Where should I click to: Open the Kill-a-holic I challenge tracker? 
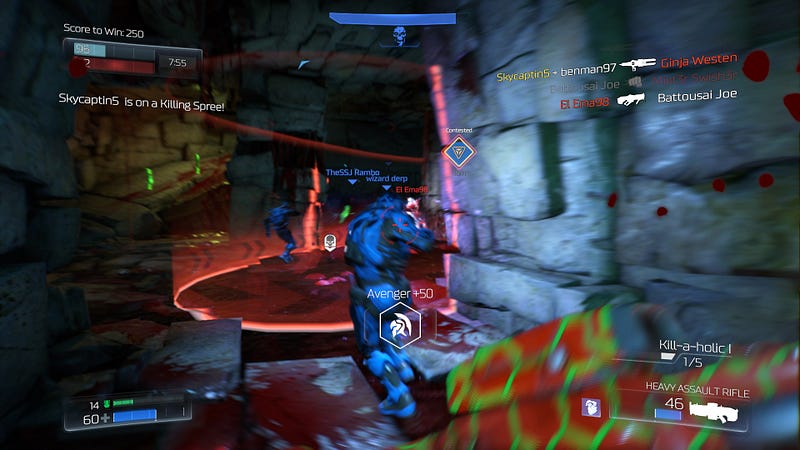[695, 348]
